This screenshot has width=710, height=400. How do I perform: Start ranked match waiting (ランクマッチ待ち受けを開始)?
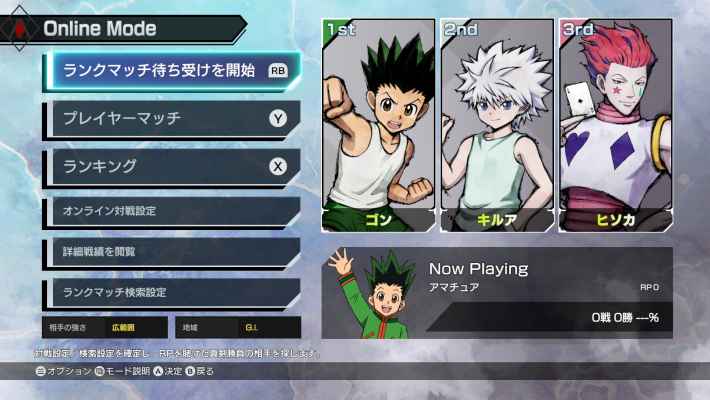tap(172, 70)
